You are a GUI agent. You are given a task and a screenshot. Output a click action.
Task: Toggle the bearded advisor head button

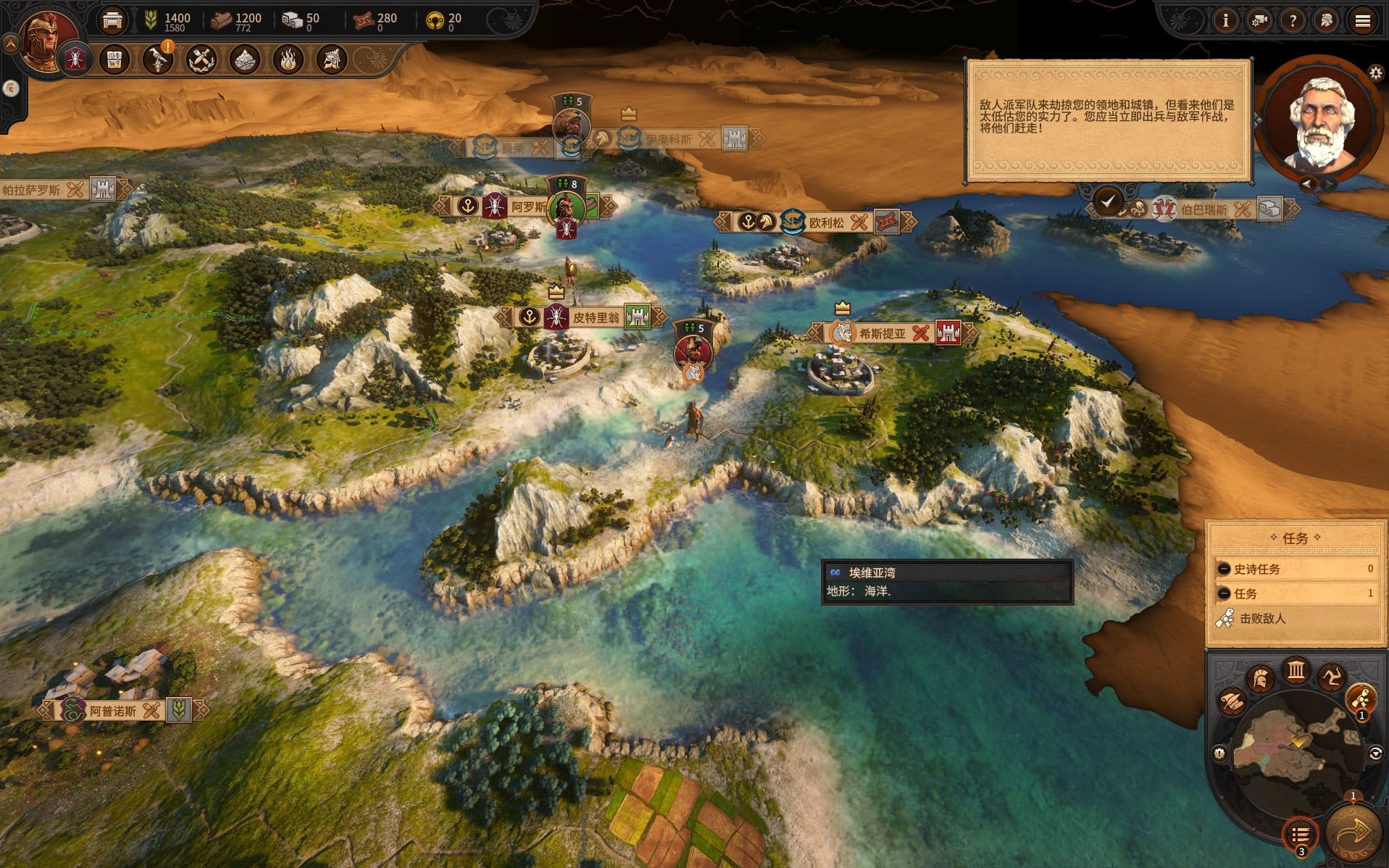[x=1327, y=21]
